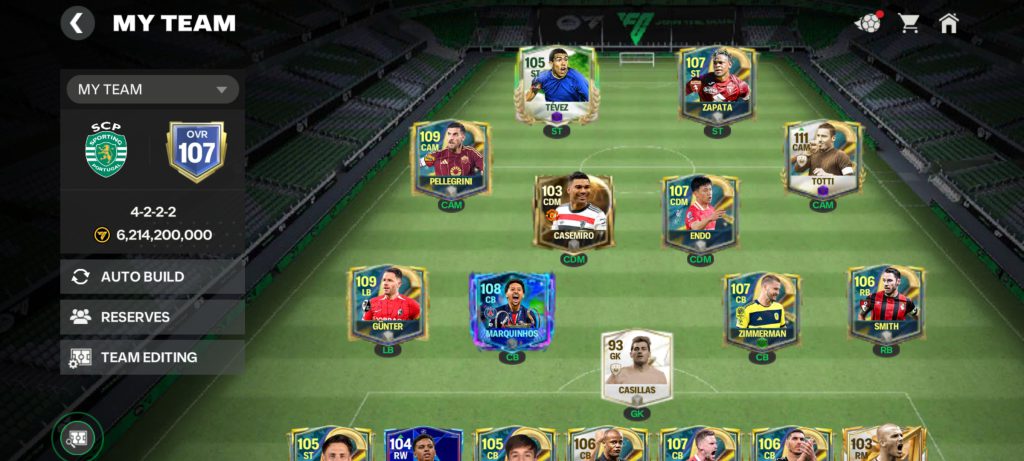The height and width of the screenshot is (461, 1024).
Task: Click the AUTO BUILD button
Action: pyautogui.click(x=153, y=277)
